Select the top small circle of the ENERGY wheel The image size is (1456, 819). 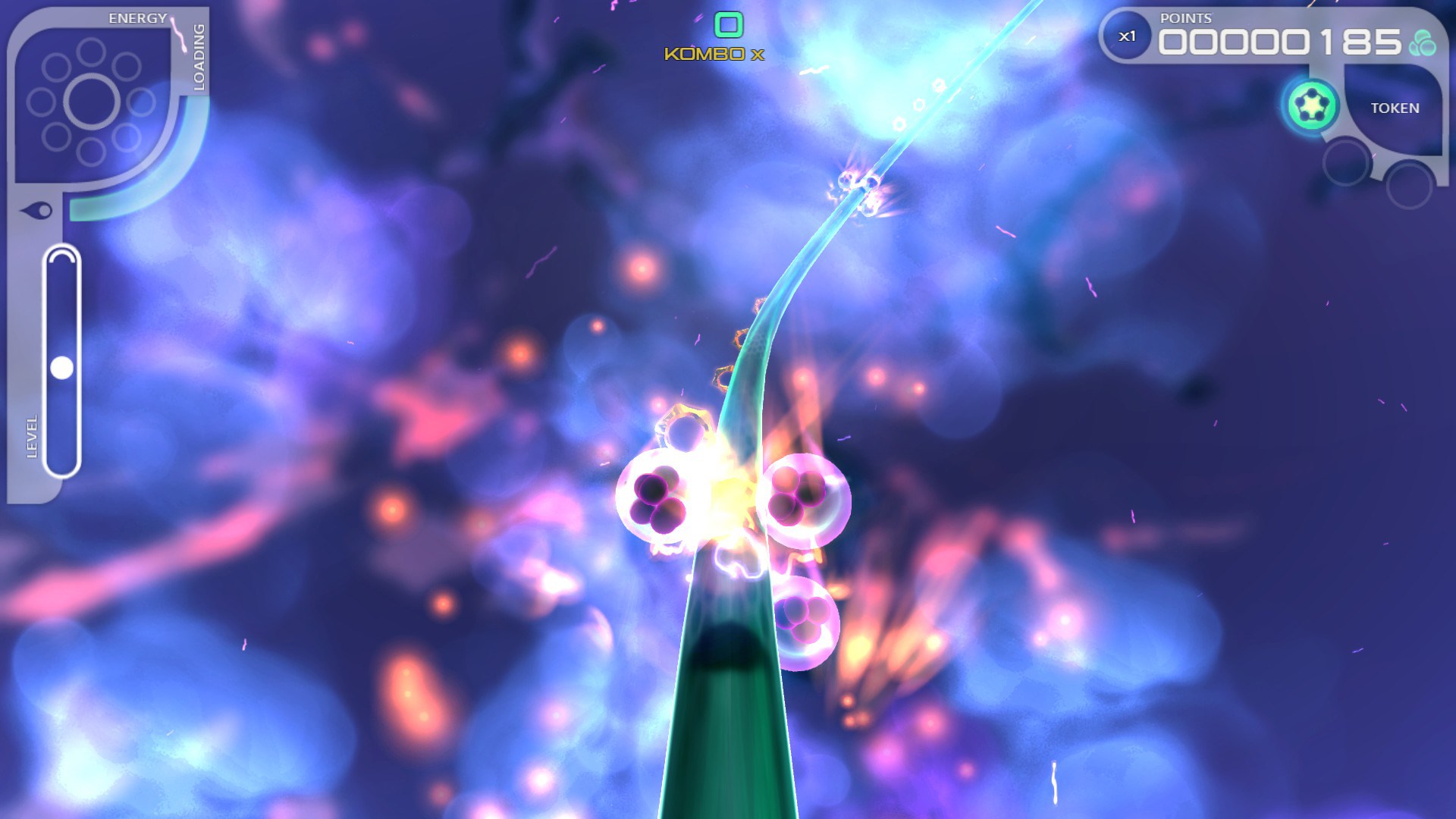(90, 53)
